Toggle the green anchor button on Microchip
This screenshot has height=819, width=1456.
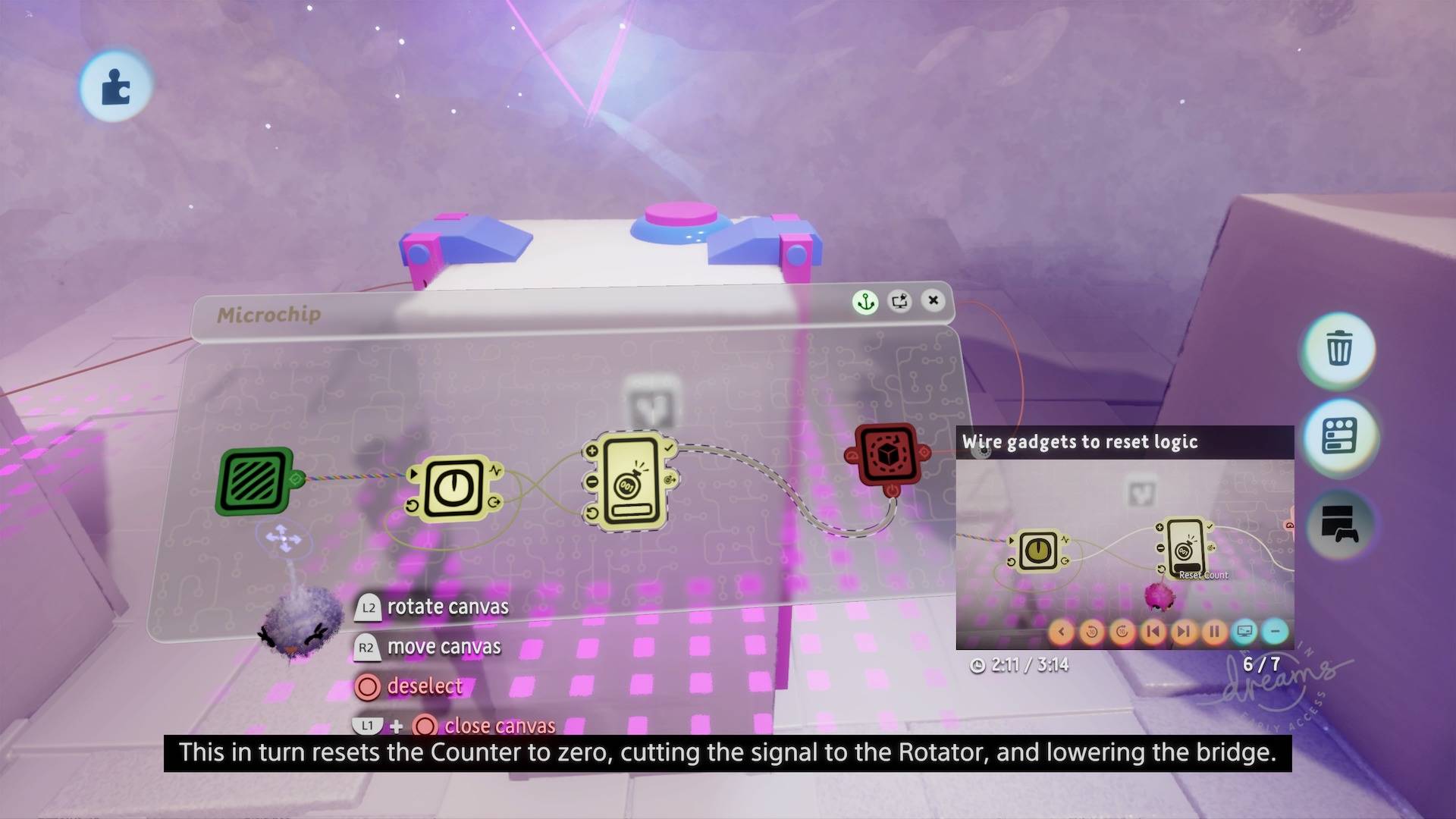(x=865, y=302)
